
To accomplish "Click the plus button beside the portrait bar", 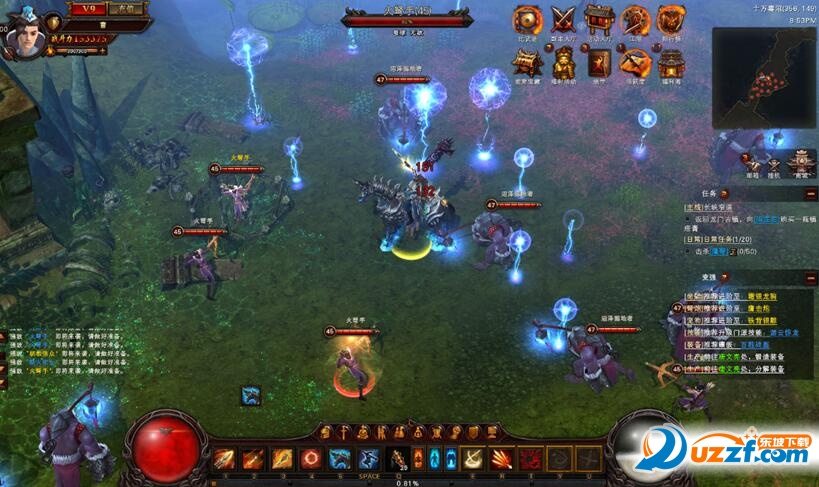I will coord(103,49).
